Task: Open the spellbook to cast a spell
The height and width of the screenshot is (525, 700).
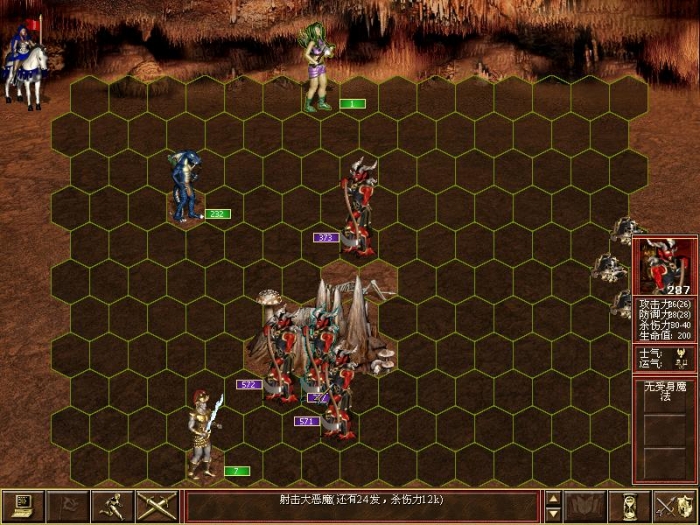Action: tap(587, 505)
